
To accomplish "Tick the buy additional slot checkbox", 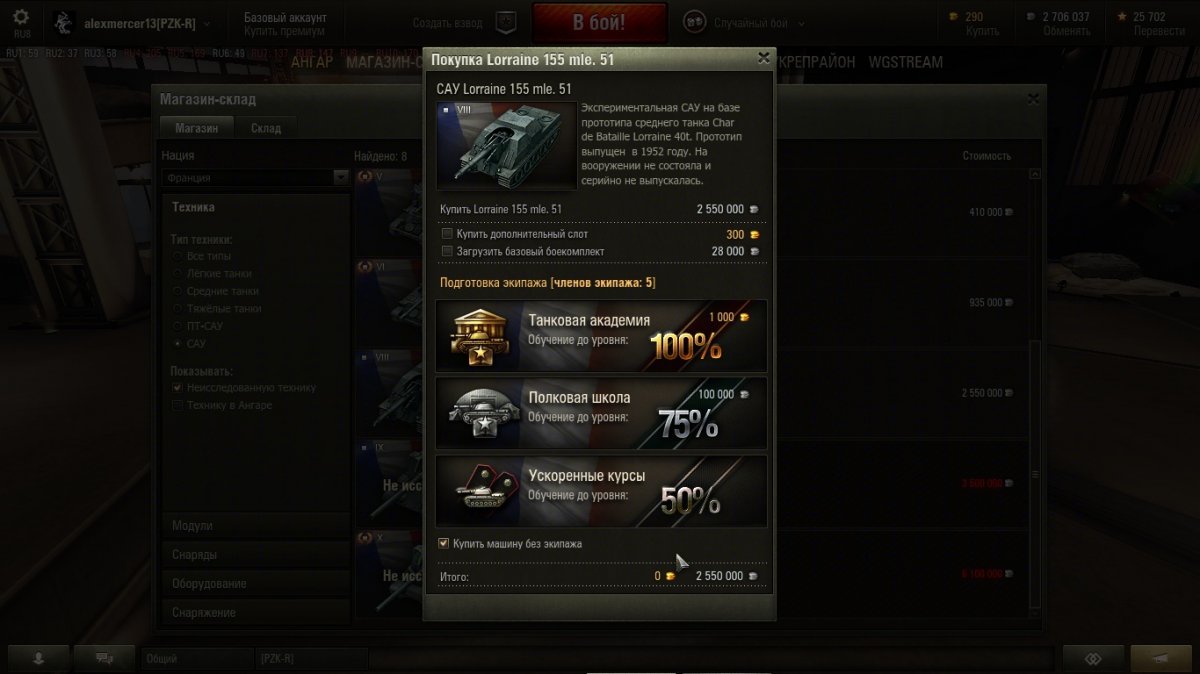I will 447,233.
